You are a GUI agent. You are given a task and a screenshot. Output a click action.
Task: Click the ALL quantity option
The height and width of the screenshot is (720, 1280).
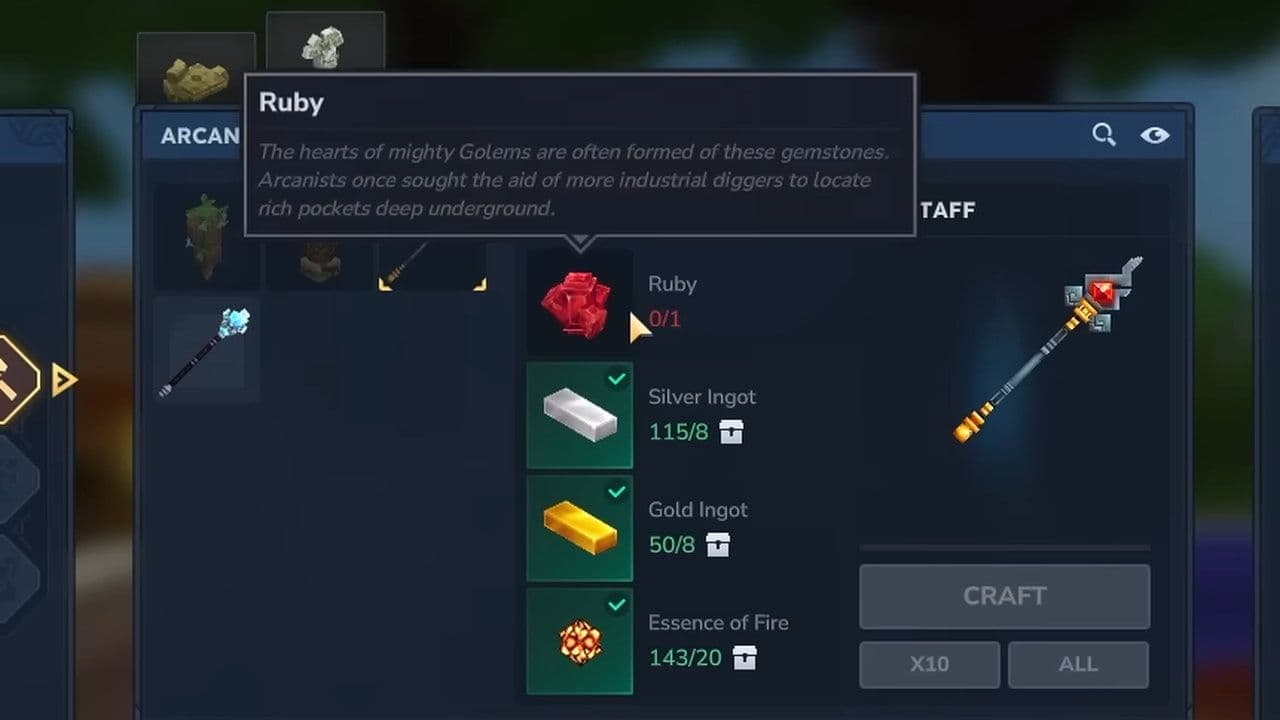(1078, 664)
